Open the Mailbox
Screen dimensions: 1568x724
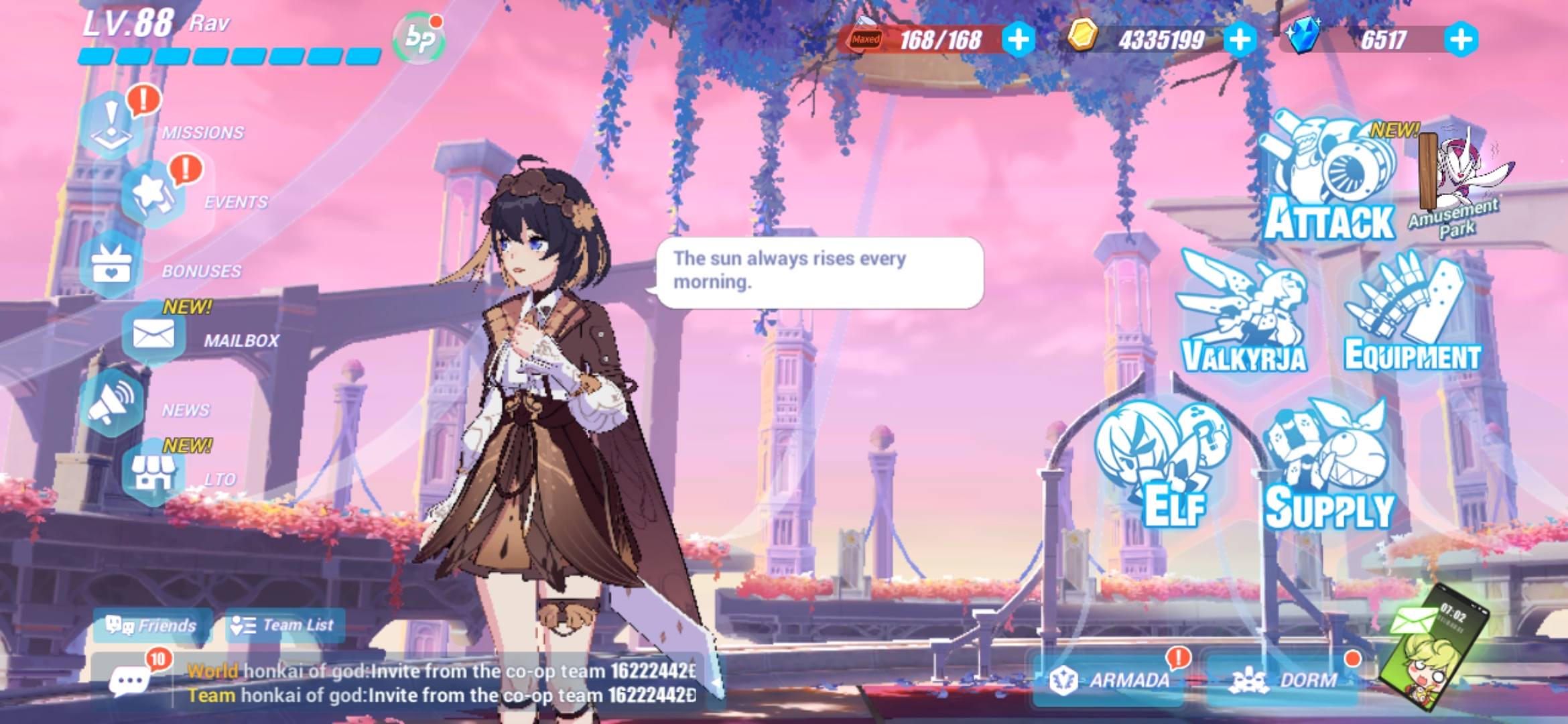pos(155,334)
